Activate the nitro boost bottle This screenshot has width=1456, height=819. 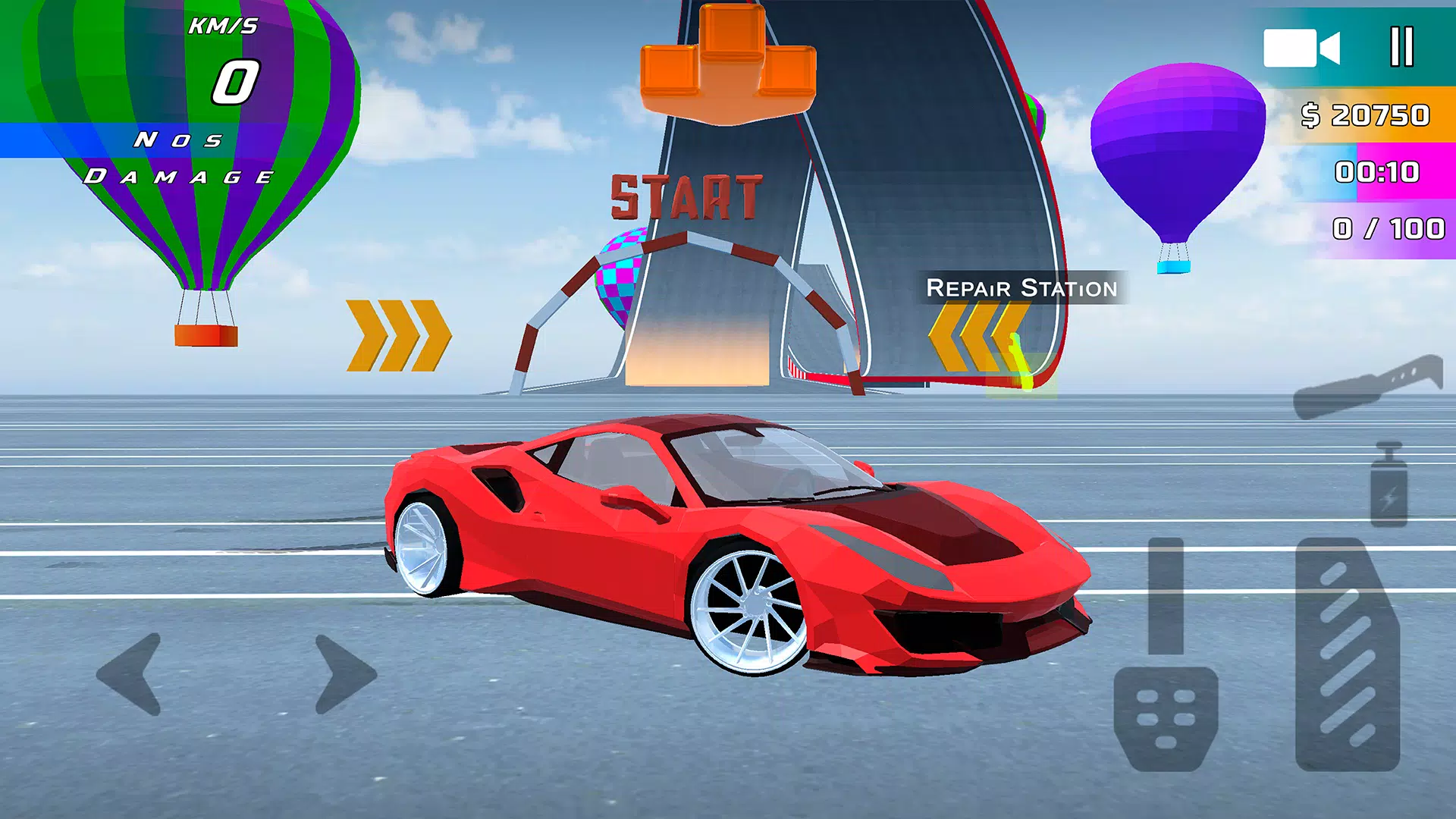[1389, 485]
